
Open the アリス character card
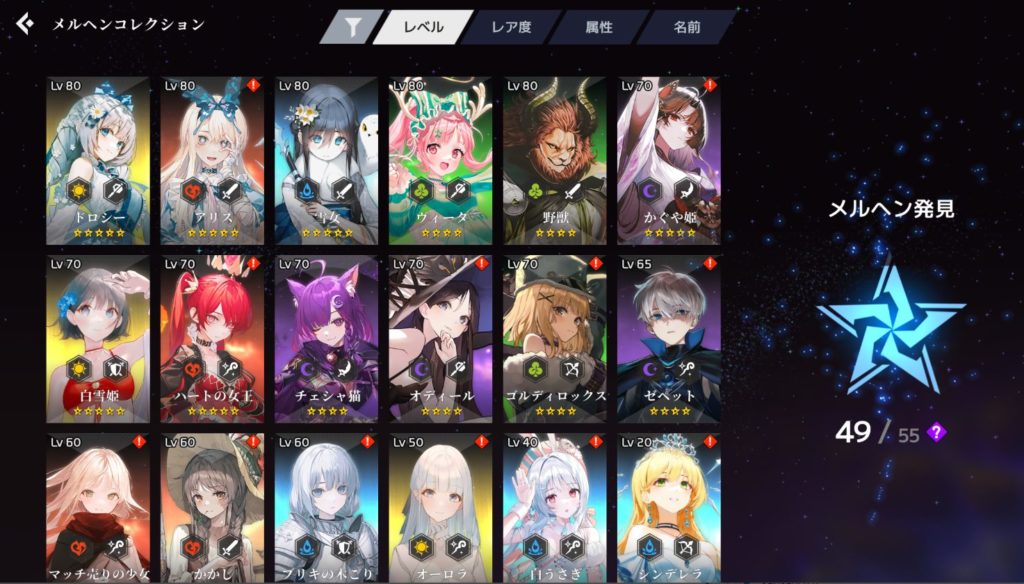(x=212, y=160)
